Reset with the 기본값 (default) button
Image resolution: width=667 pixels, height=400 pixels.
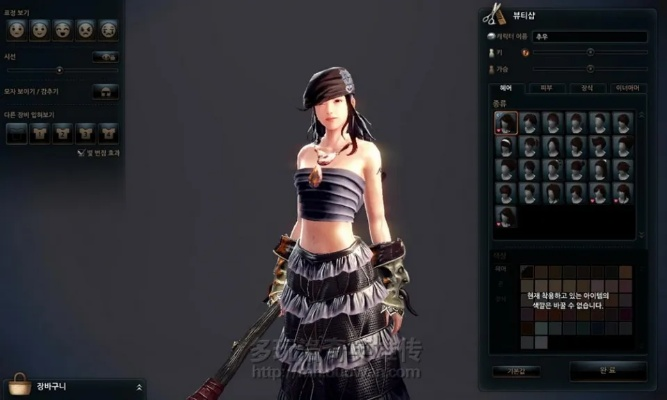515,370
